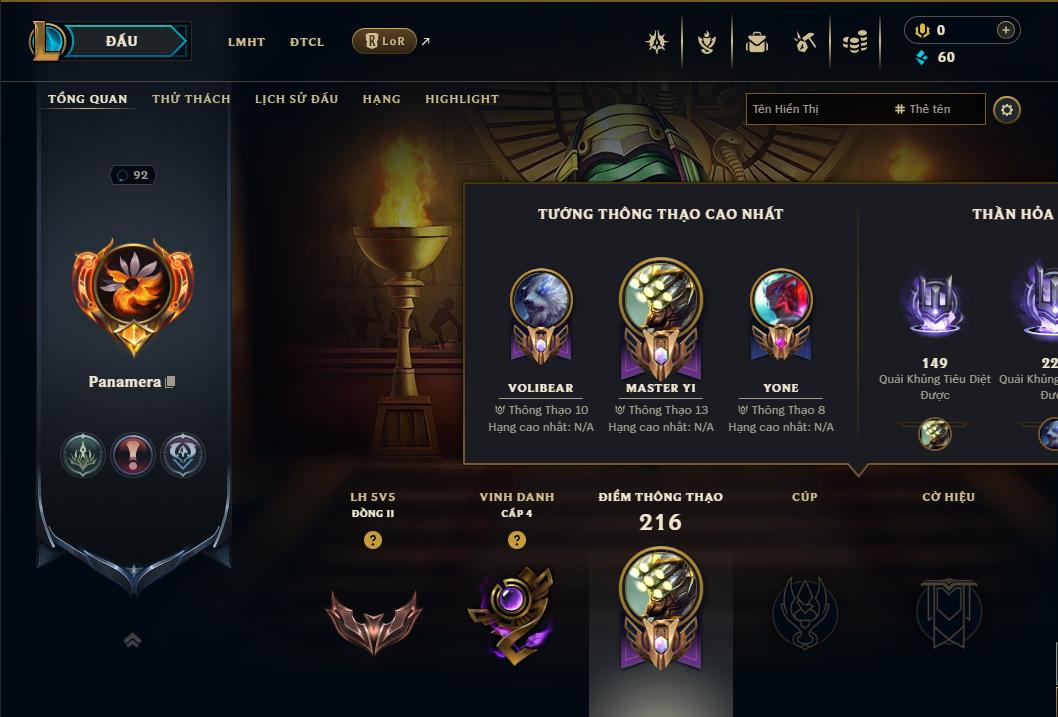Click the ĐẤU play button
Screen dimensions: 1058x717
click(121, 41)
